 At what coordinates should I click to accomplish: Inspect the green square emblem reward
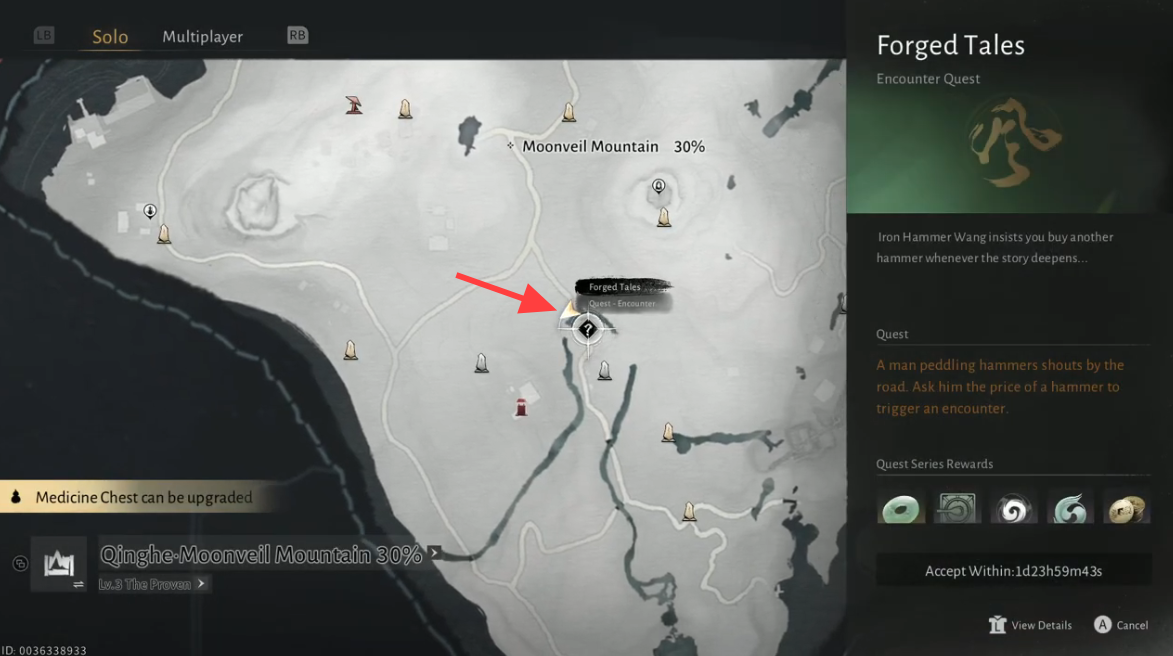957,507
